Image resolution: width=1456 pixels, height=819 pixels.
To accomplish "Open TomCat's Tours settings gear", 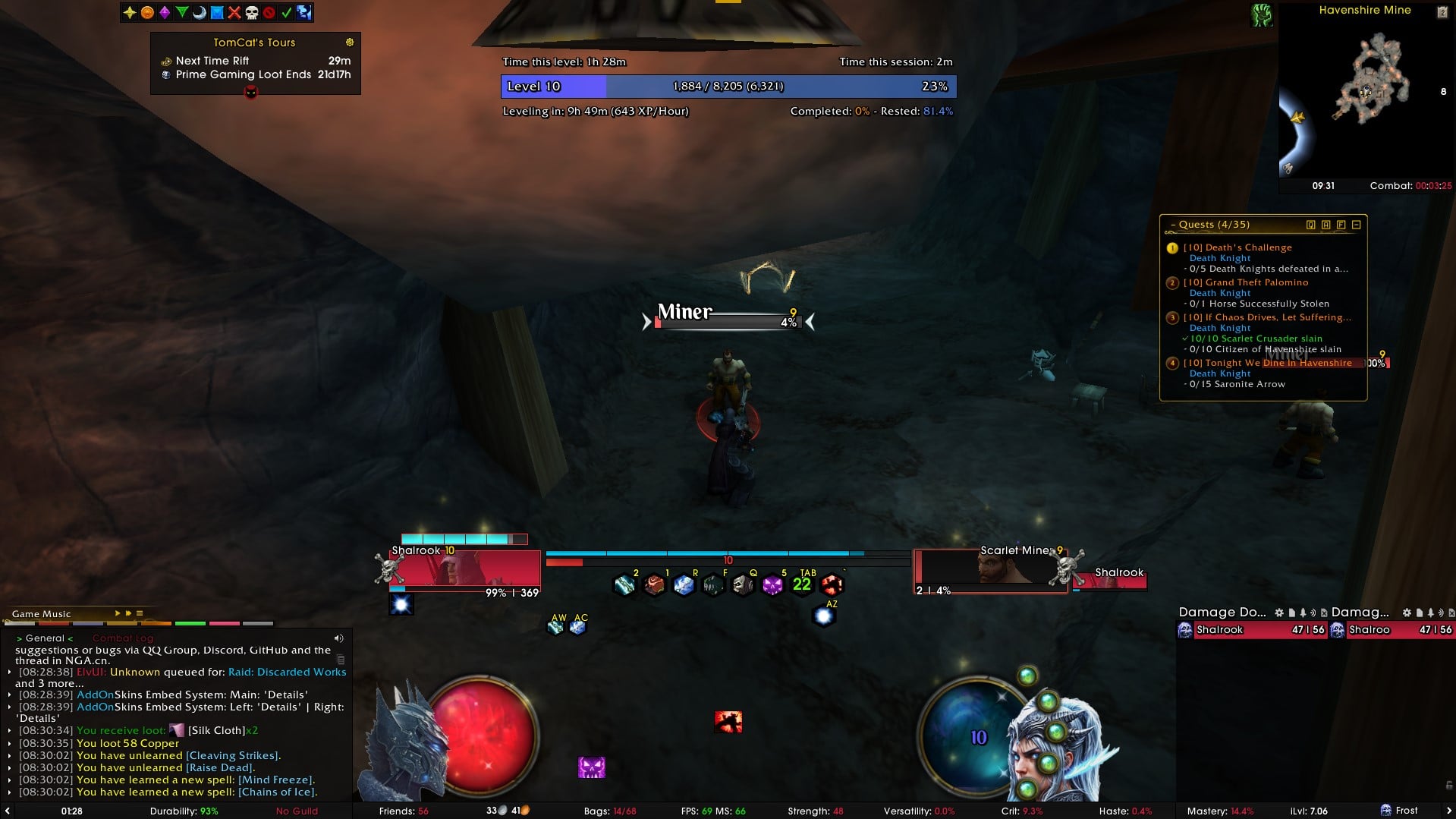I will pyautogui.click(x=350, y=43).
